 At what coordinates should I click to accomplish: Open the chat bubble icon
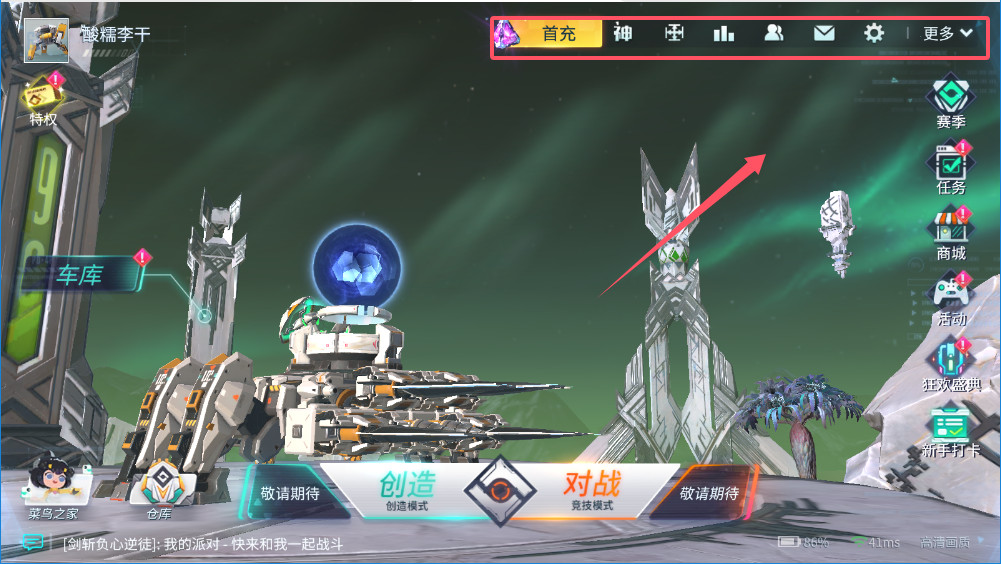33,543
